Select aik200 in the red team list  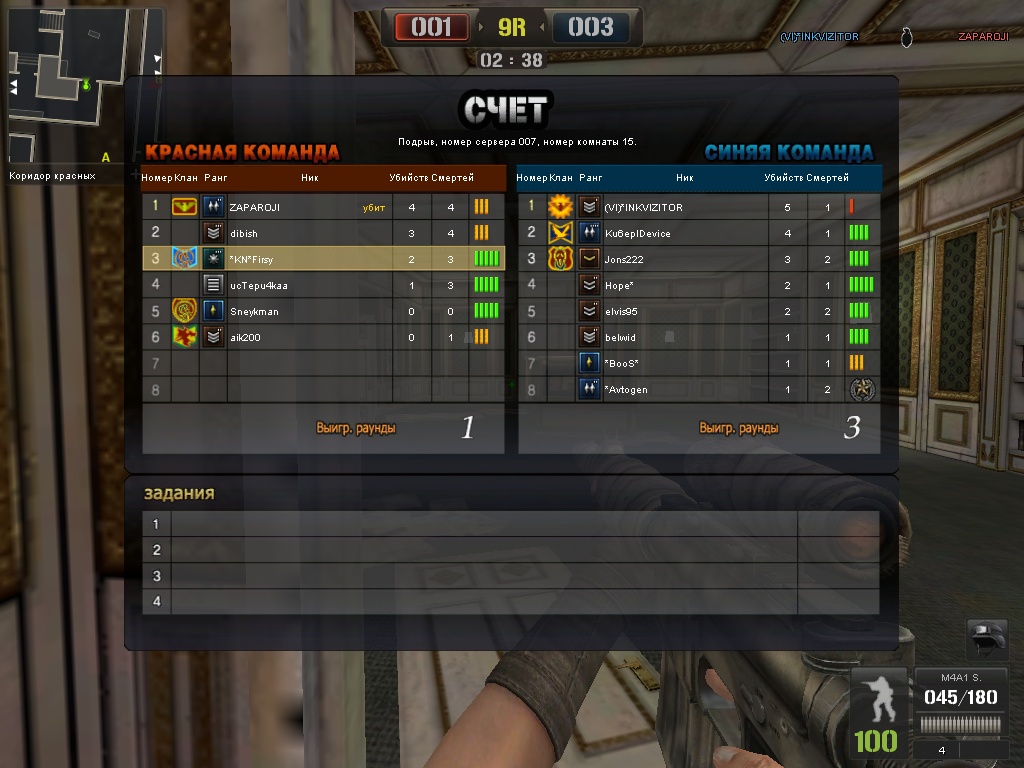pos(322,337)
